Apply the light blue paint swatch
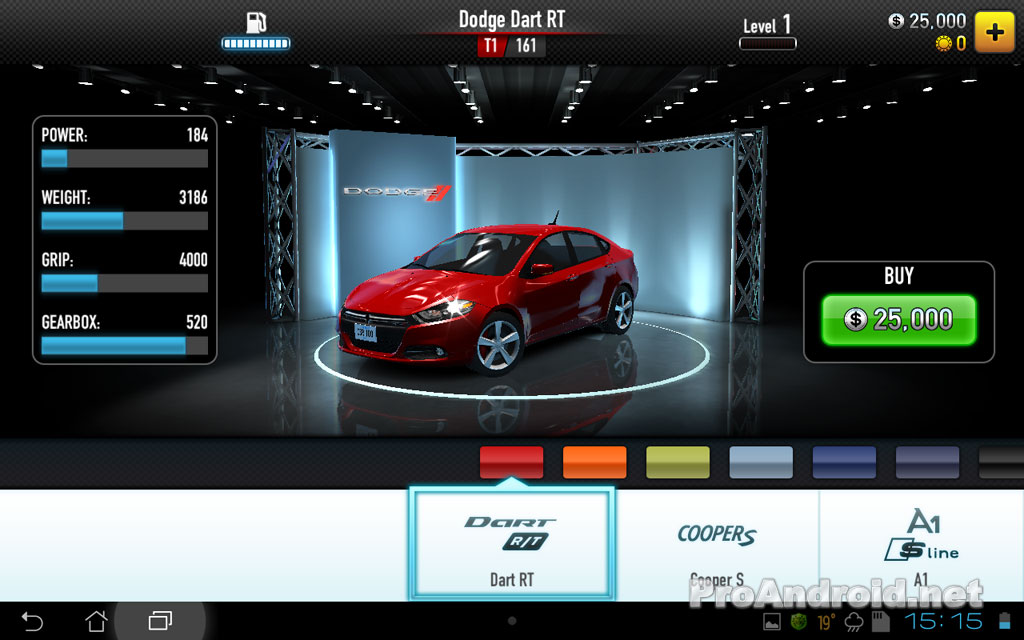 [x=760, y=462]
